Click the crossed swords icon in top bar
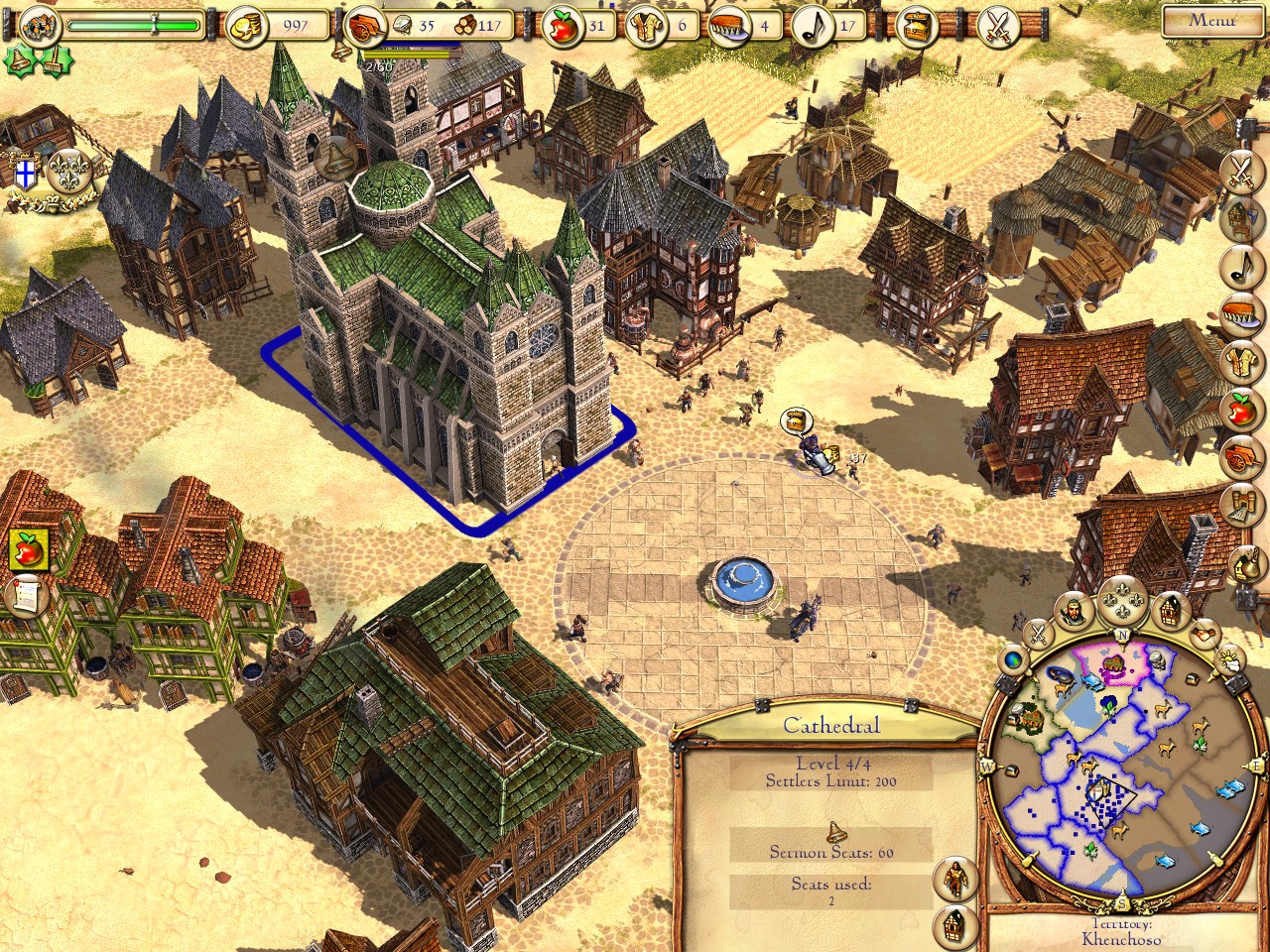The height and width of the screenshot is (952, 1270). click(997, 27)
